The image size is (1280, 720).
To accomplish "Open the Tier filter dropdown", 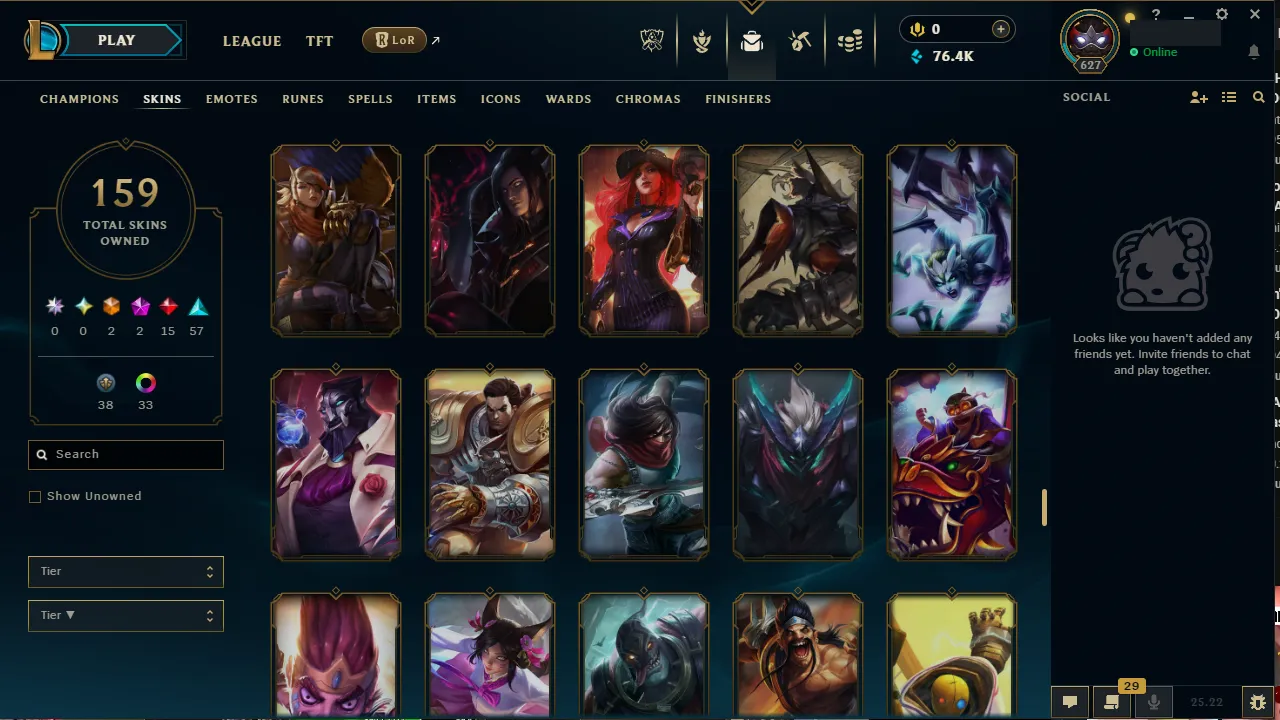I will point(125,571).
